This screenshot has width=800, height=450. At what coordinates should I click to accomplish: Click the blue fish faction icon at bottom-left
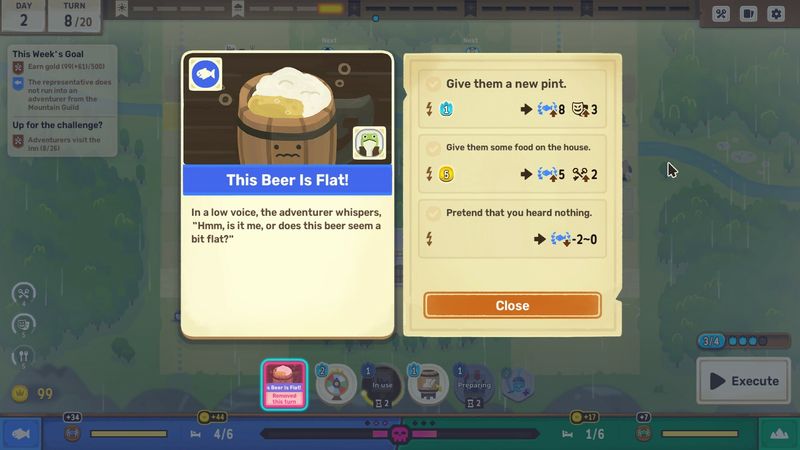click(x=18, y=433)
